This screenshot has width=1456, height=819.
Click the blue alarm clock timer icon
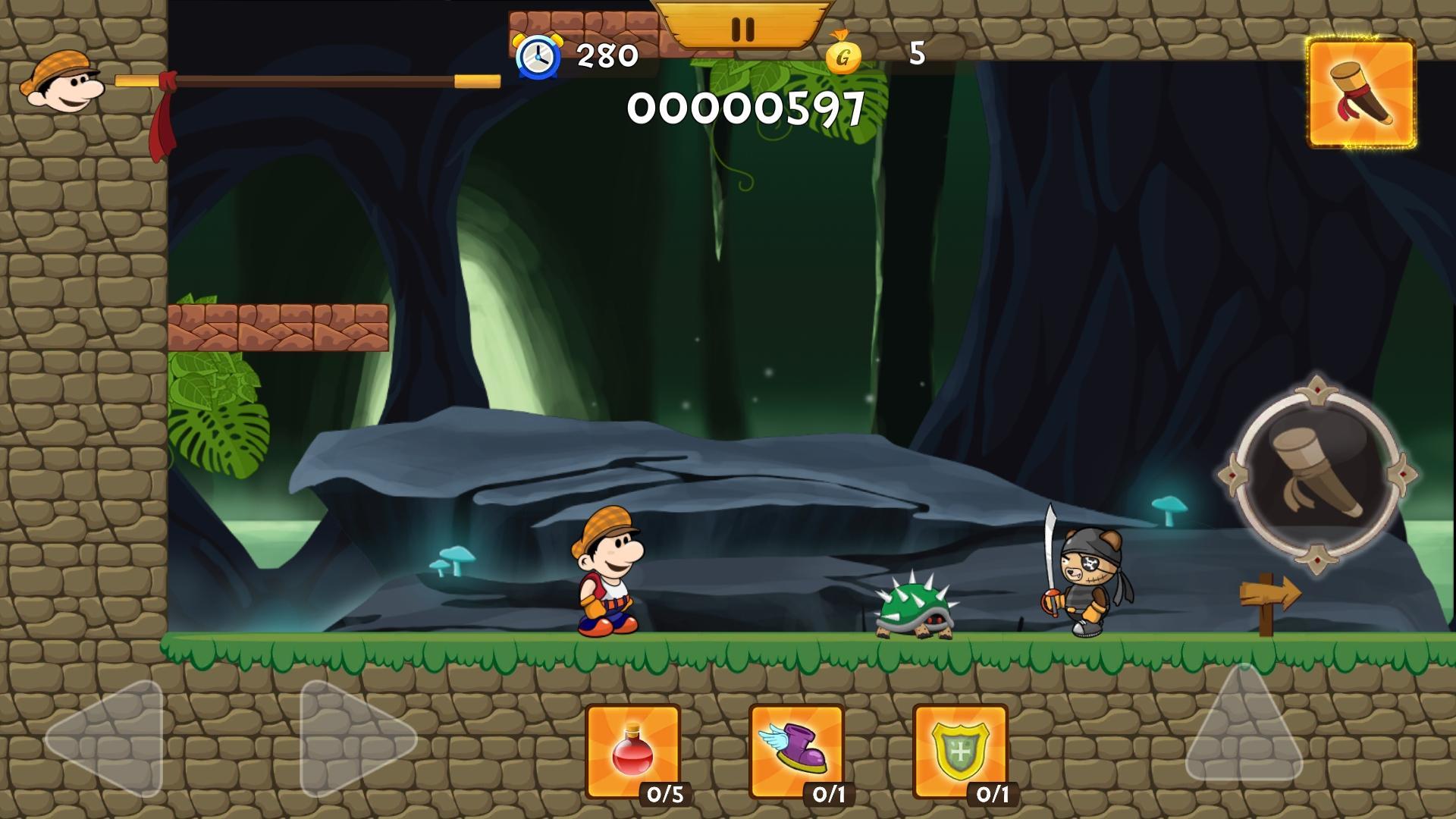coord(537,55)
